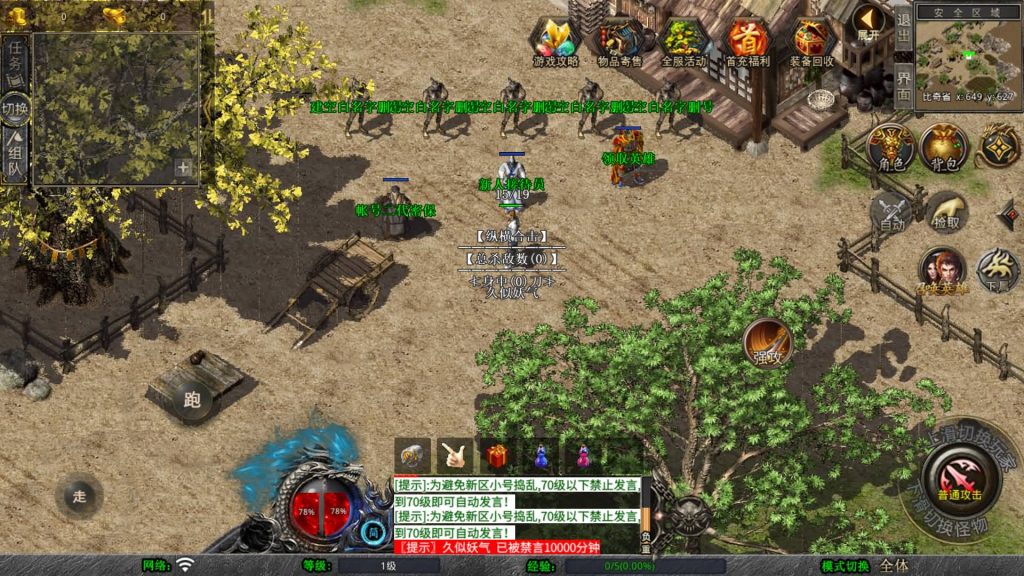Image resolution: width=1024 pixels, height=576 pixels.
Task: Open the 首充福利 first-recharge bonus
Action: pyautogui.click(x=747, y=41)
